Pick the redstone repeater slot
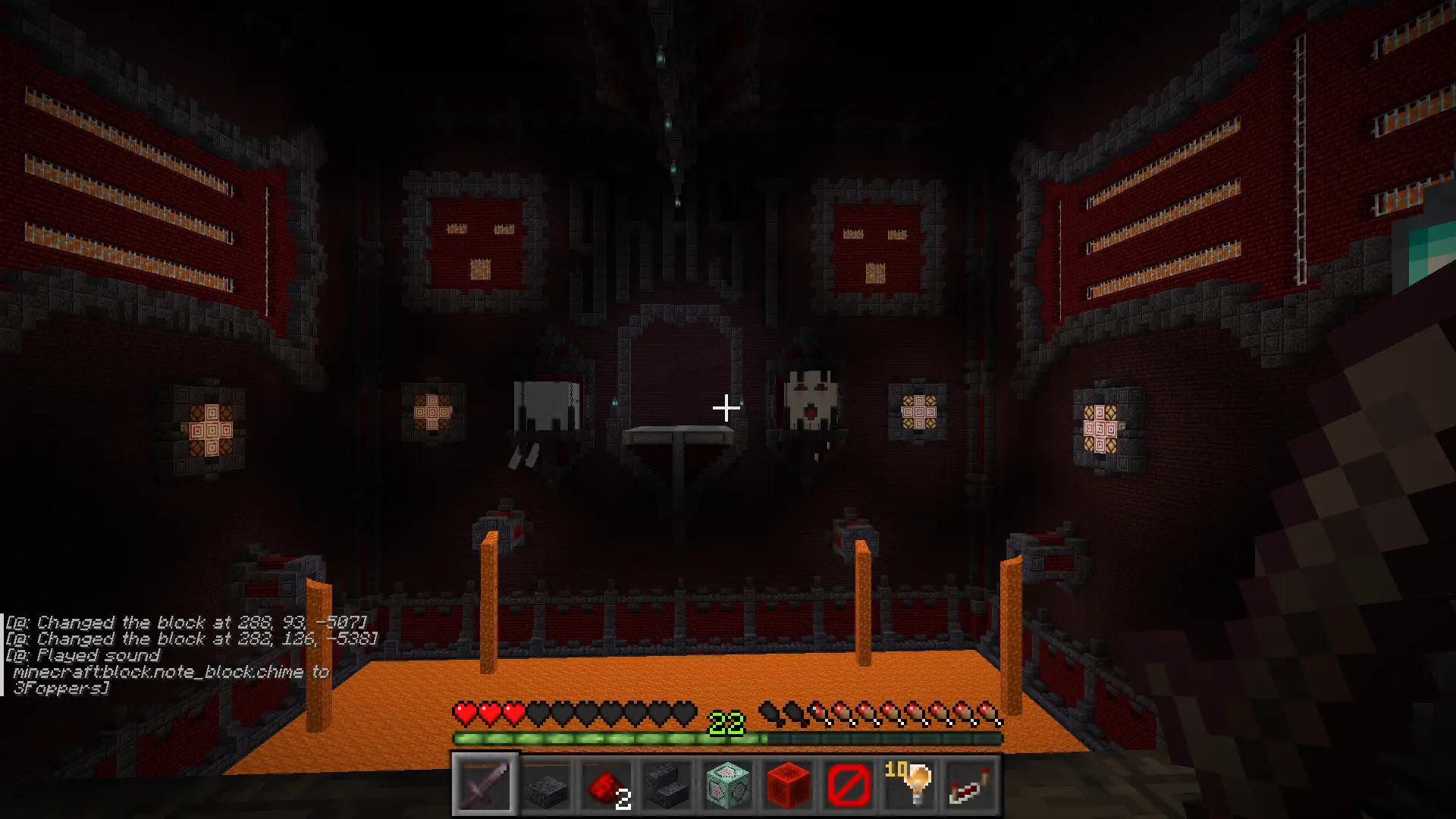This screenshot has height=819, width=1456. (x=971, y=784)
